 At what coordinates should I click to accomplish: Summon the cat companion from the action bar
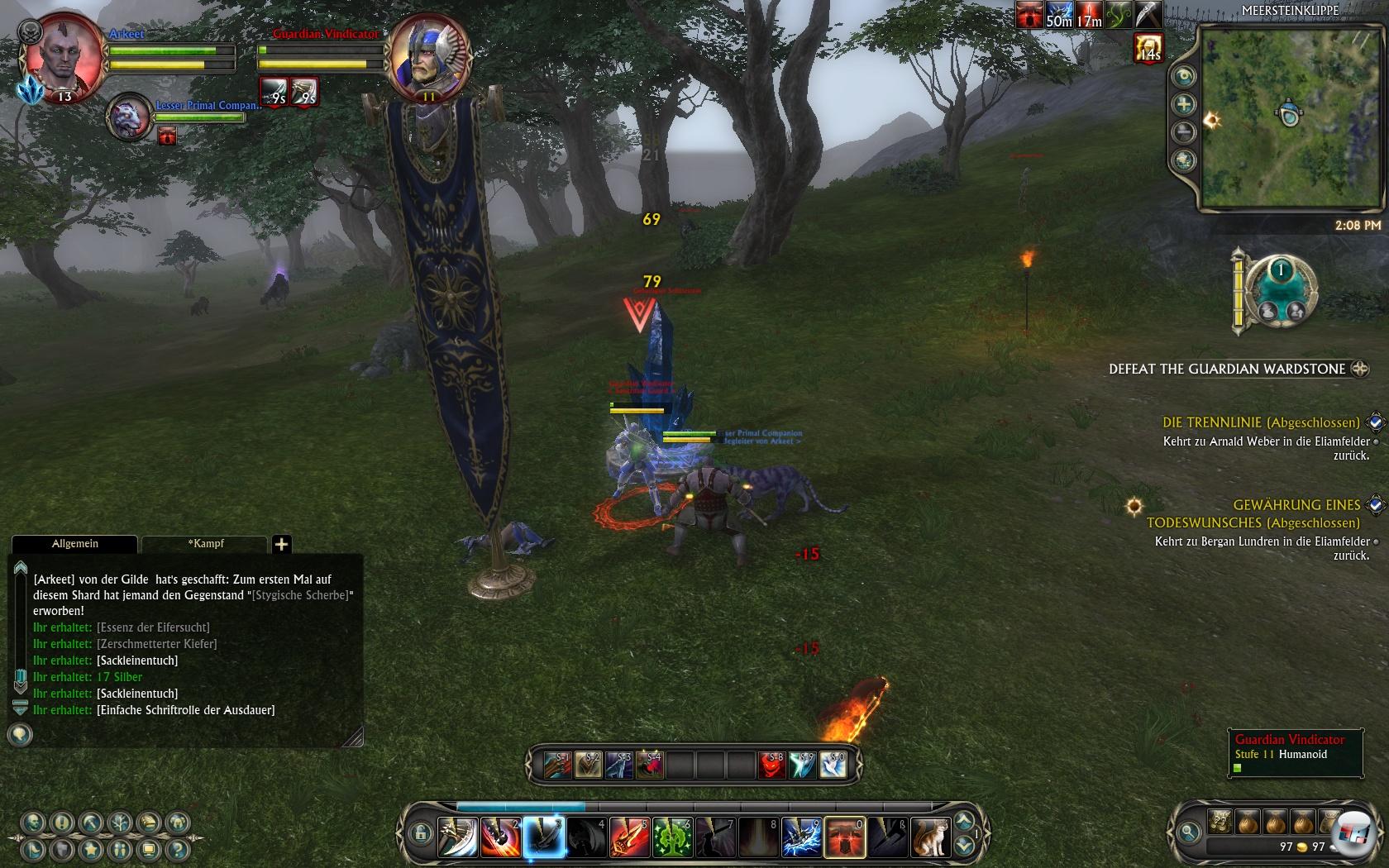[931, 837]
